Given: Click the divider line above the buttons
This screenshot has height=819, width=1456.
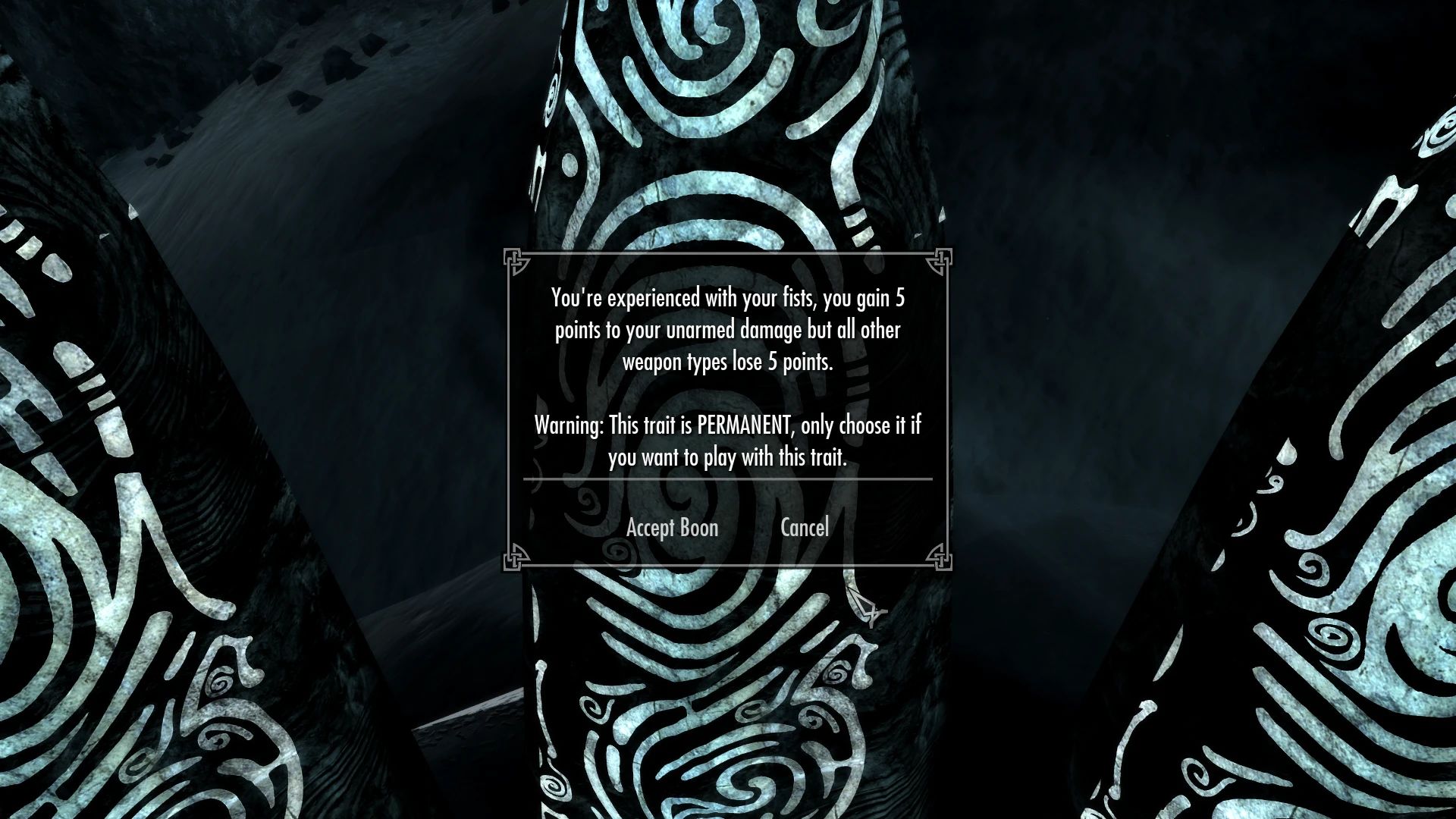Looking at the screenshot, I should point(728,479).
